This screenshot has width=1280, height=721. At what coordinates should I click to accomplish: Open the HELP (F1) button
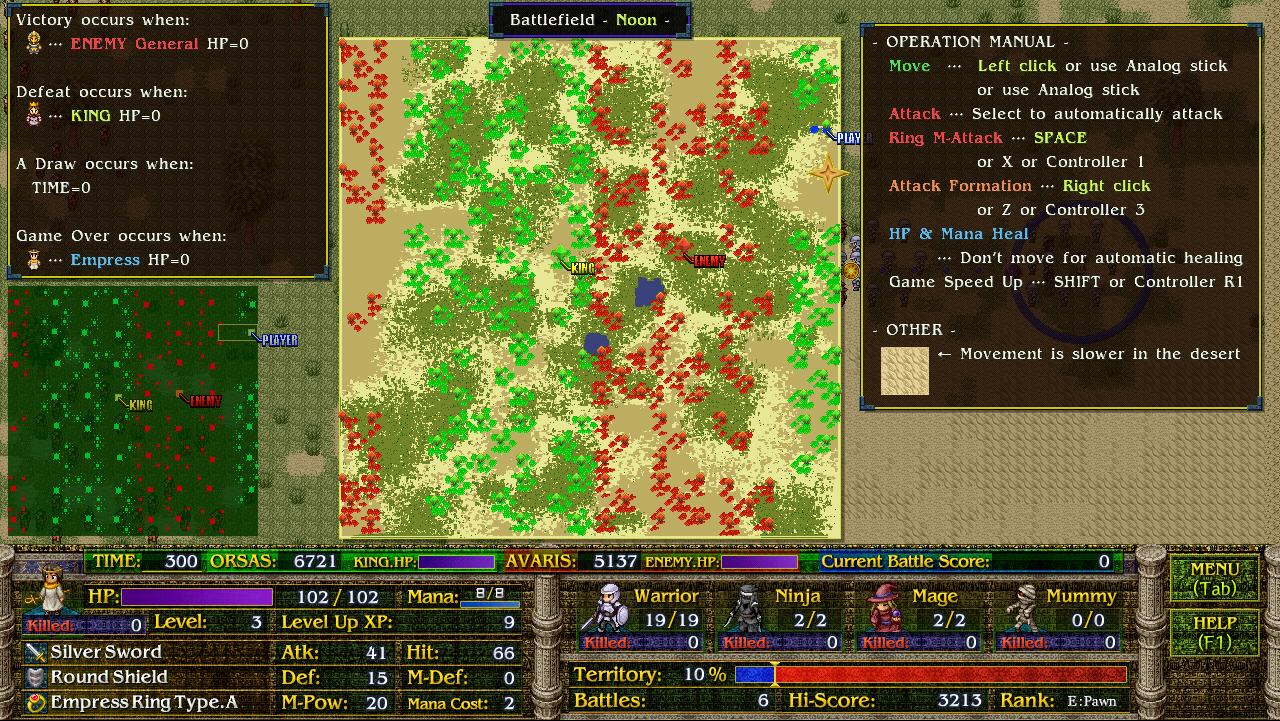pyautogui.click(x=1214, y=632)
